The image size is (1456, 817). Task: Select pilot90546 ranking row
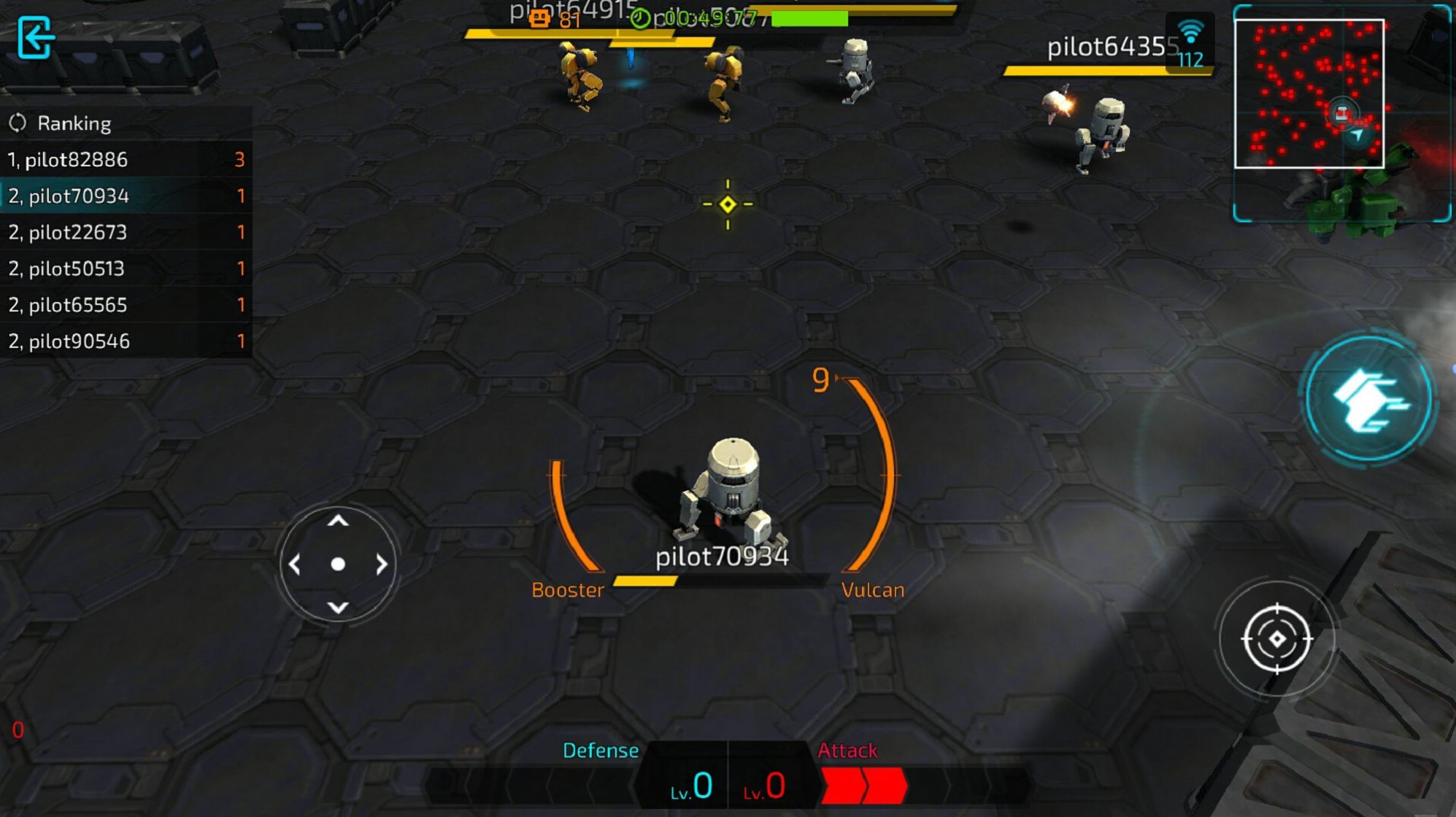pyautogui.click(x=126, y=341)
